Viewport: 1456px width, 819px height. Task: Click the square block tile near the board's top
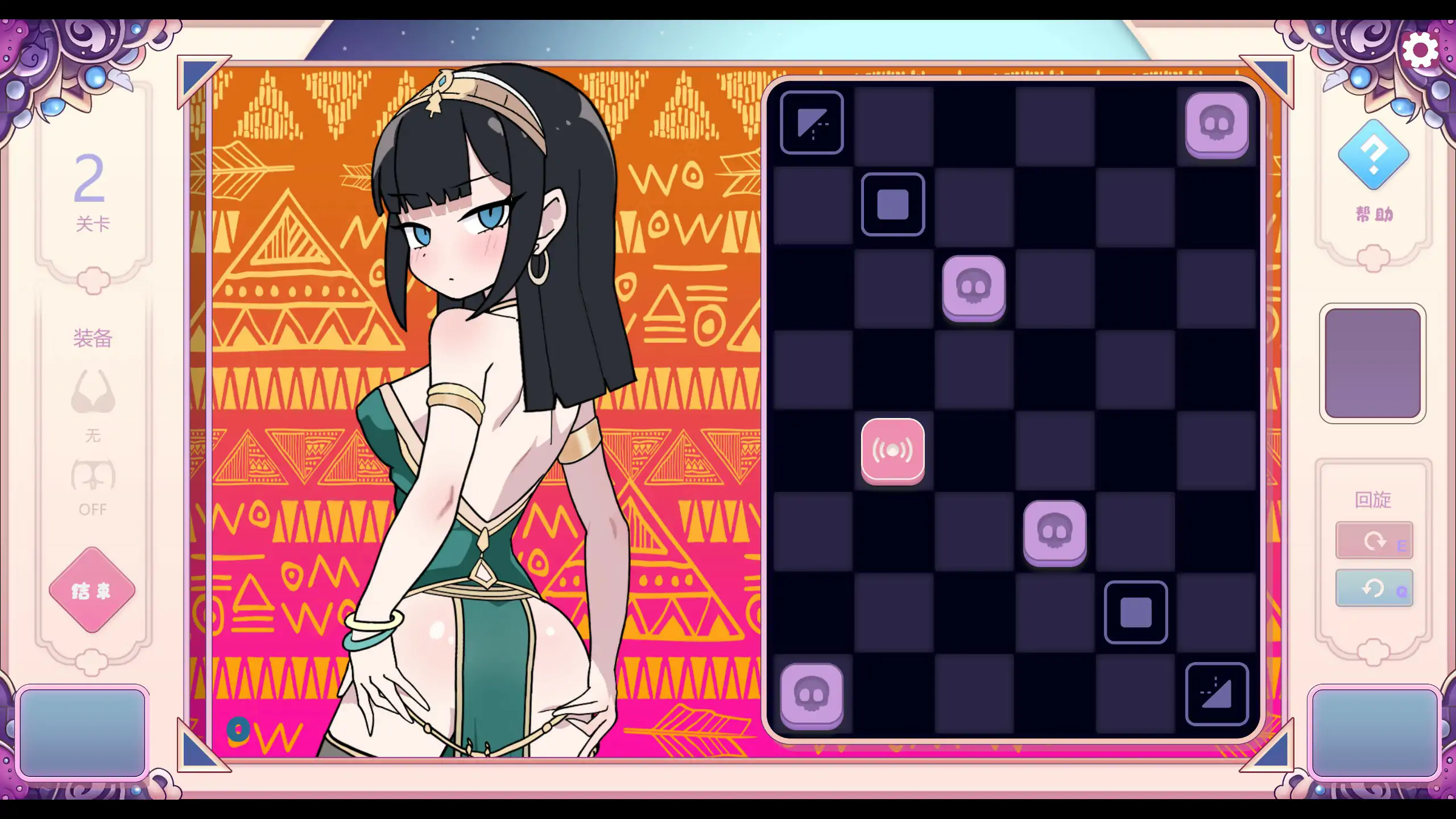point(893,205)
